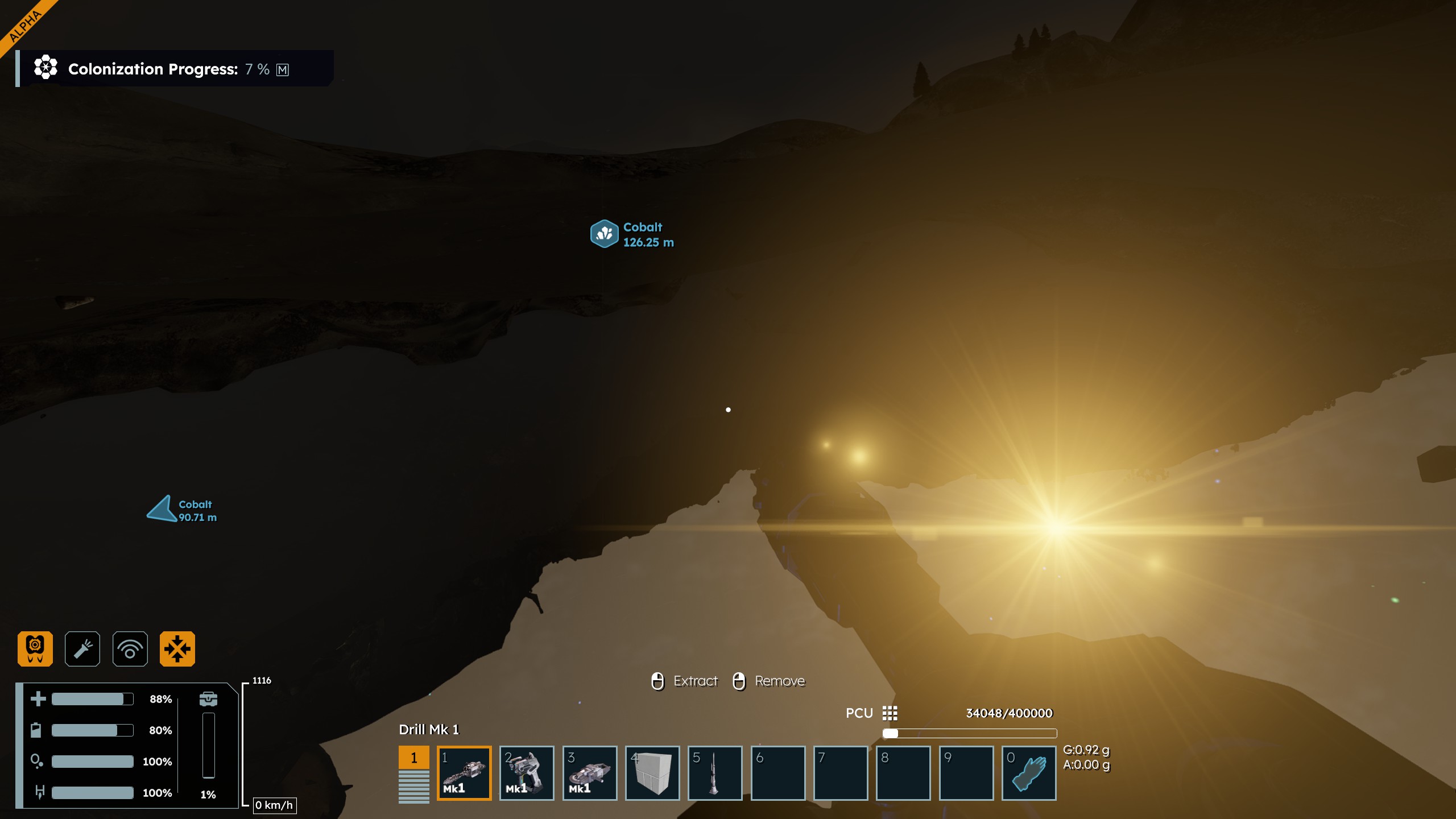Screen dimensions: 1456x819
Task: Equip the welder in hotbar slot 2
Action: 526,772
